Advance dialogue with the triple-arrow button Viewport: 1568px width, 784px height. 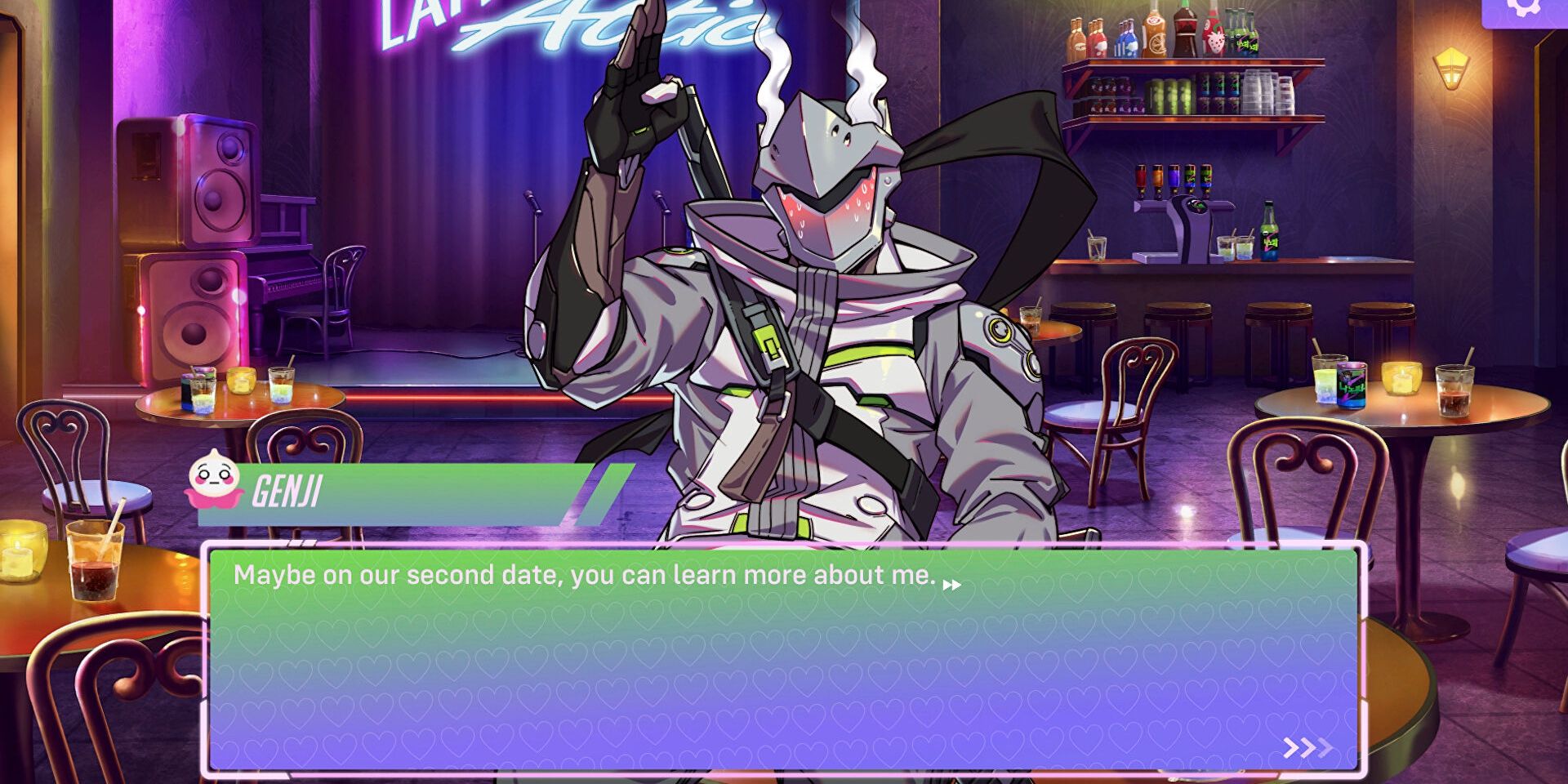click(x=1307, y=747)
